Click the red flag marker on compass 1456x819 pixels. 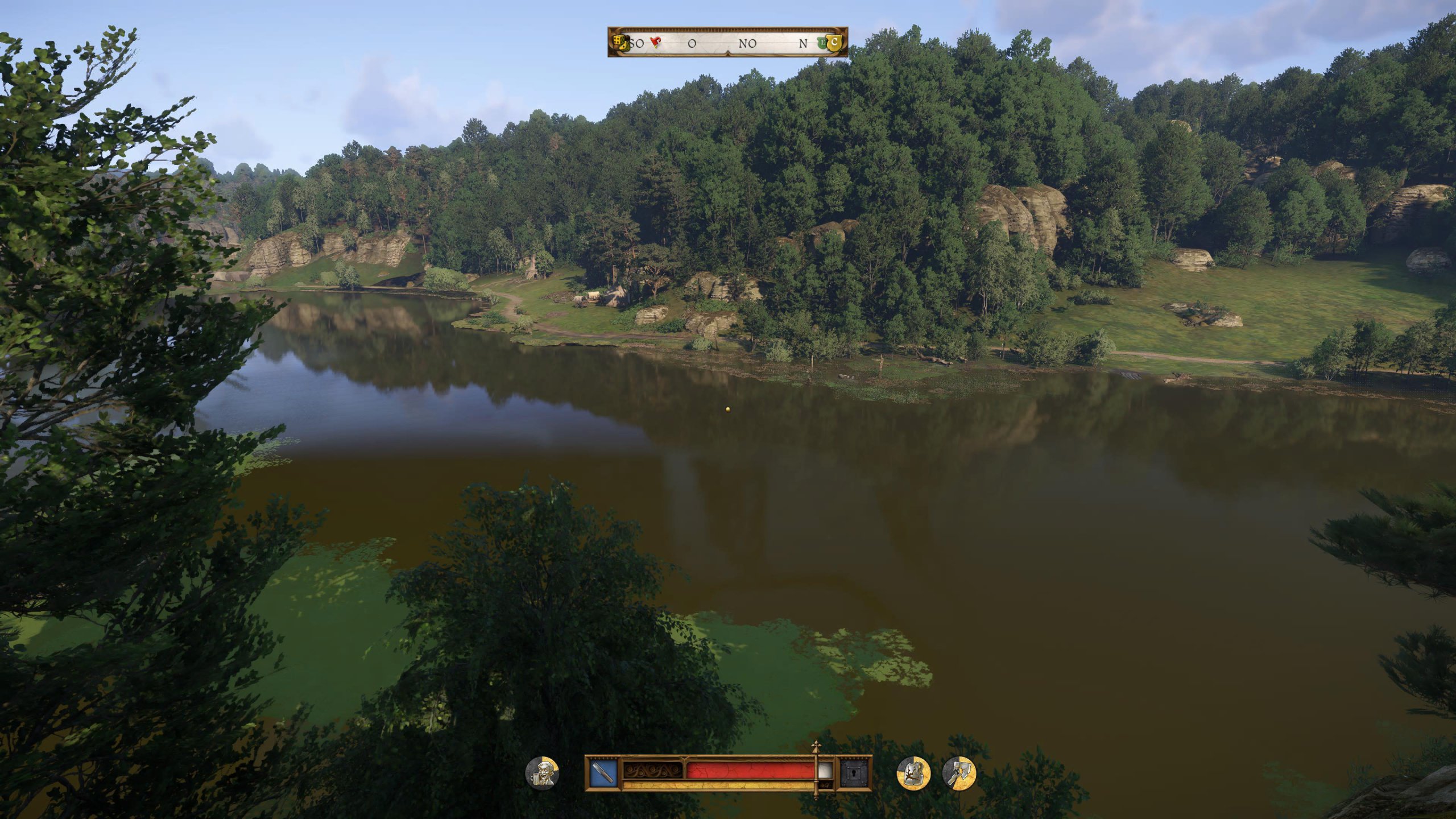[655, 42]
